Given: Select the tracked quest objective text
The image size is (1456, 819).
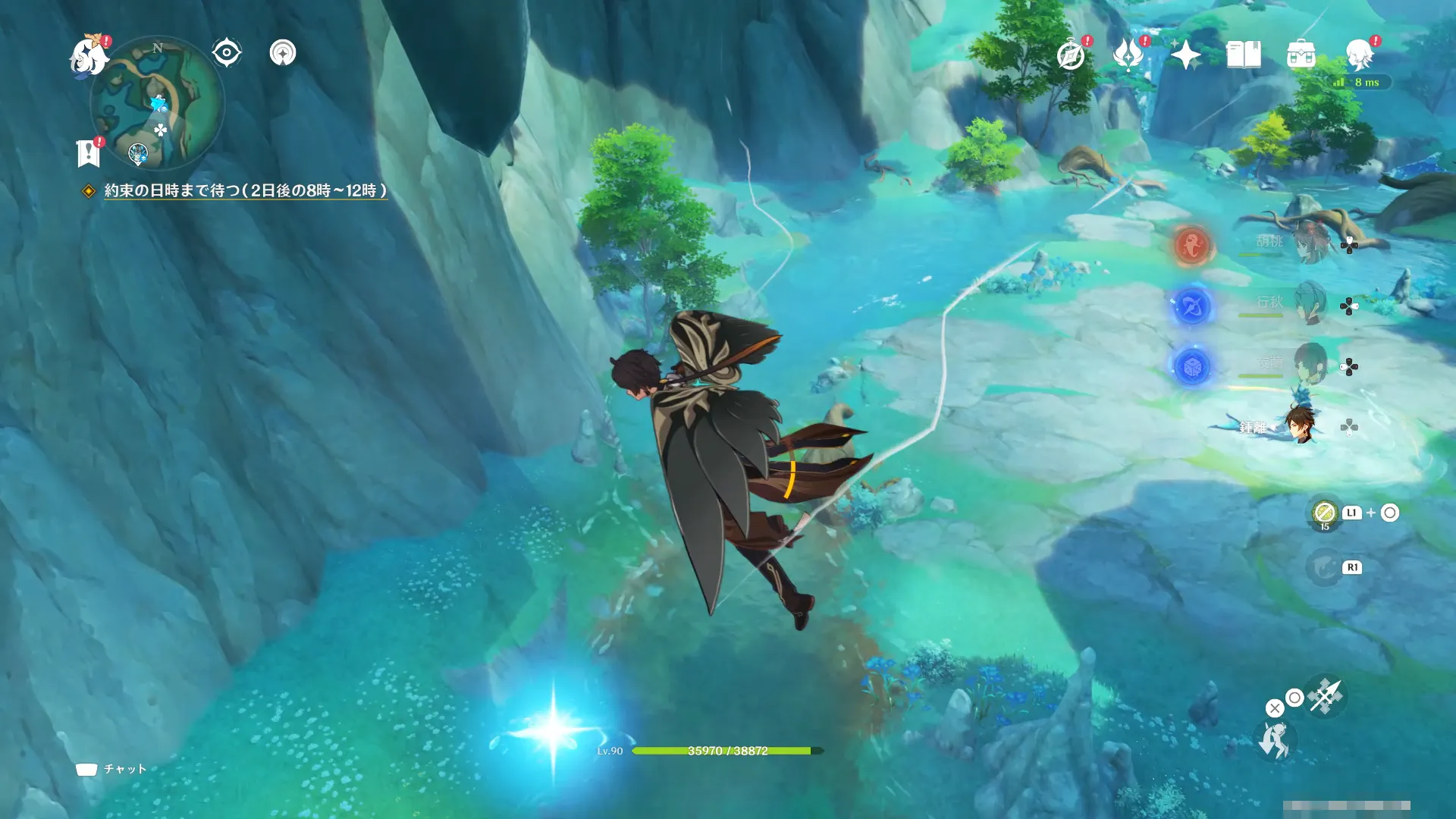Looking at the screenshot, I should coord(245,190).
